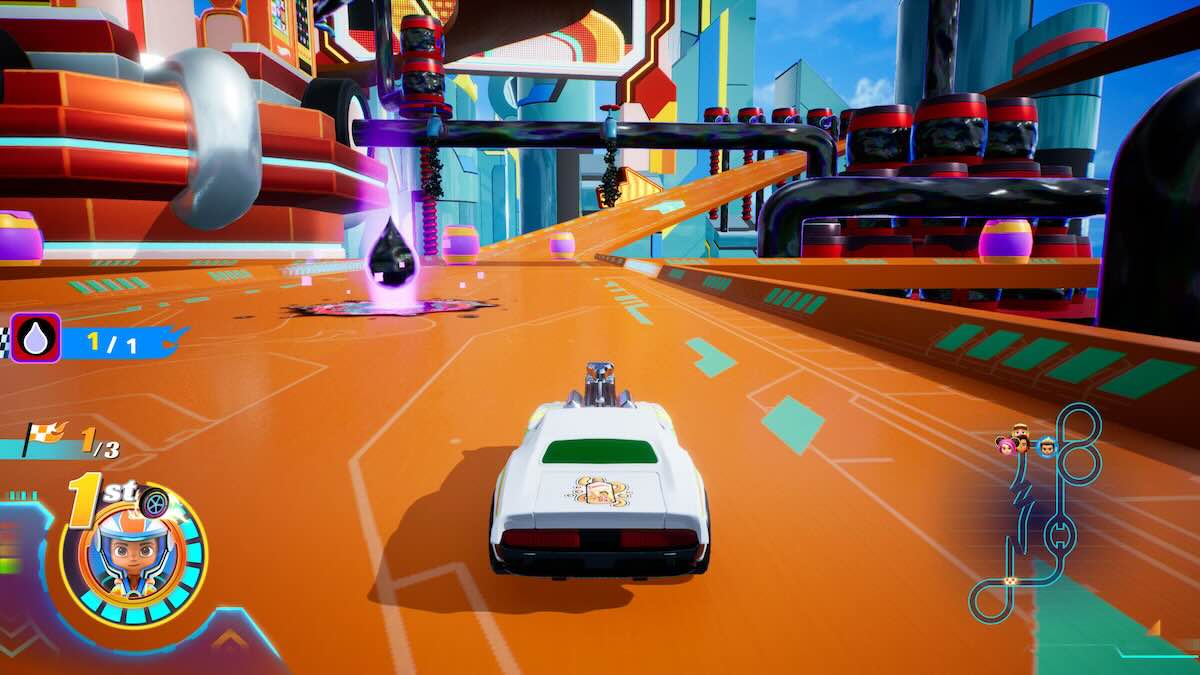Viewport: 1200px width, 675px height.
Task: Click the tire icon beside the portrait
Action: click(x=153, y=502)
